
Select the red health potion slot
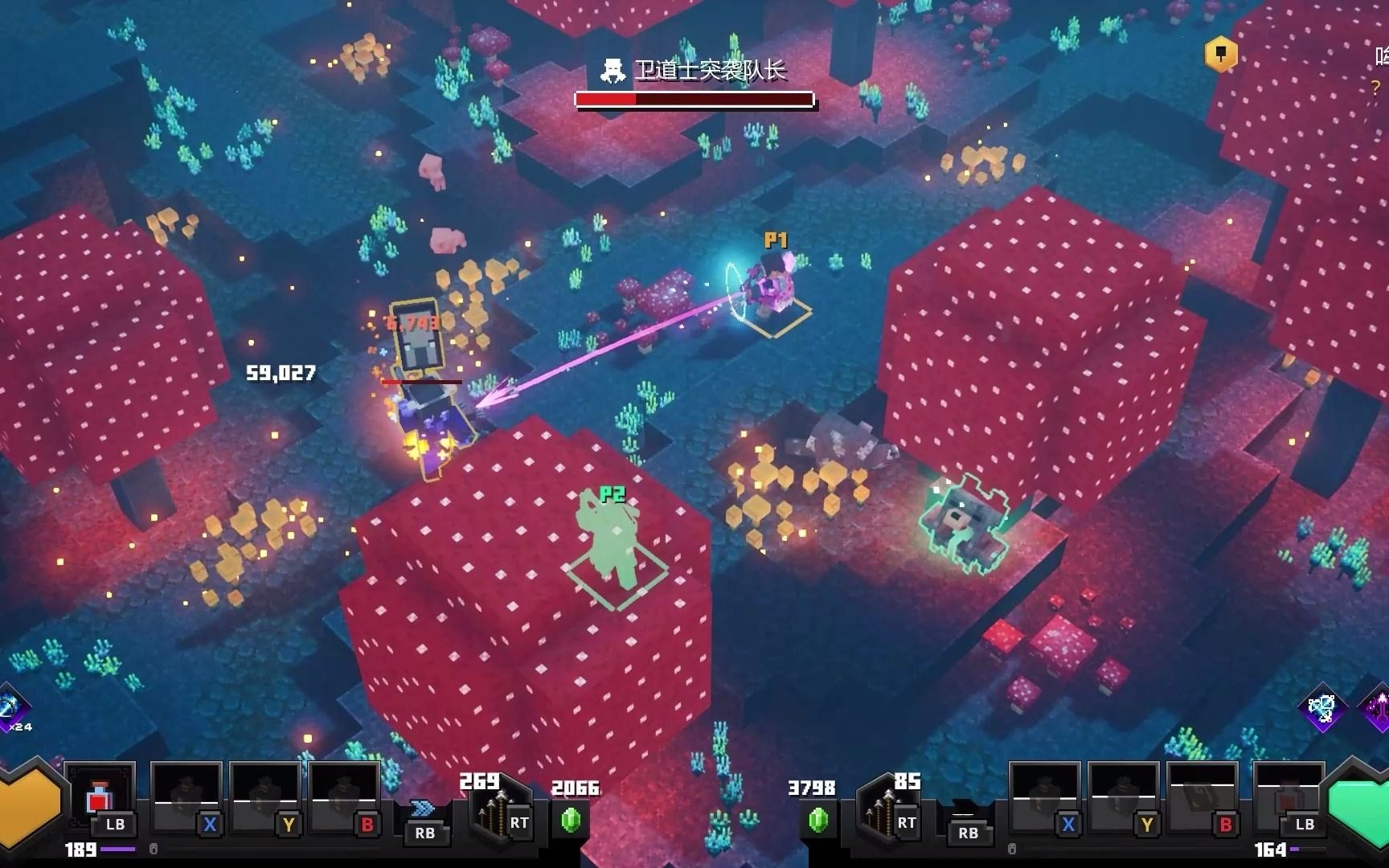(x=99, y=800)
